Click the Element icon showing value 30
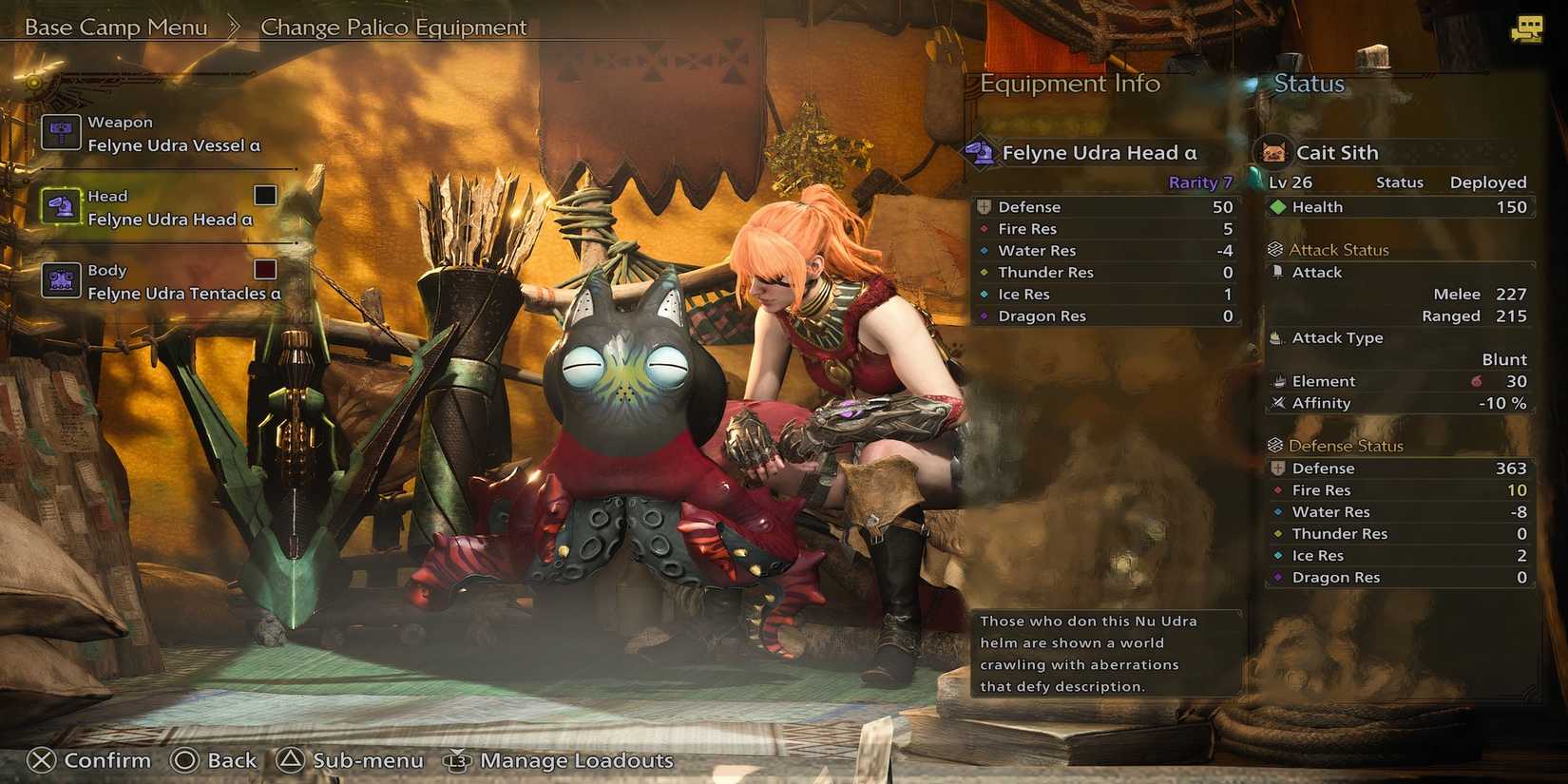Viewport: 1568px width, 784px height. (x=1278, y=380)
